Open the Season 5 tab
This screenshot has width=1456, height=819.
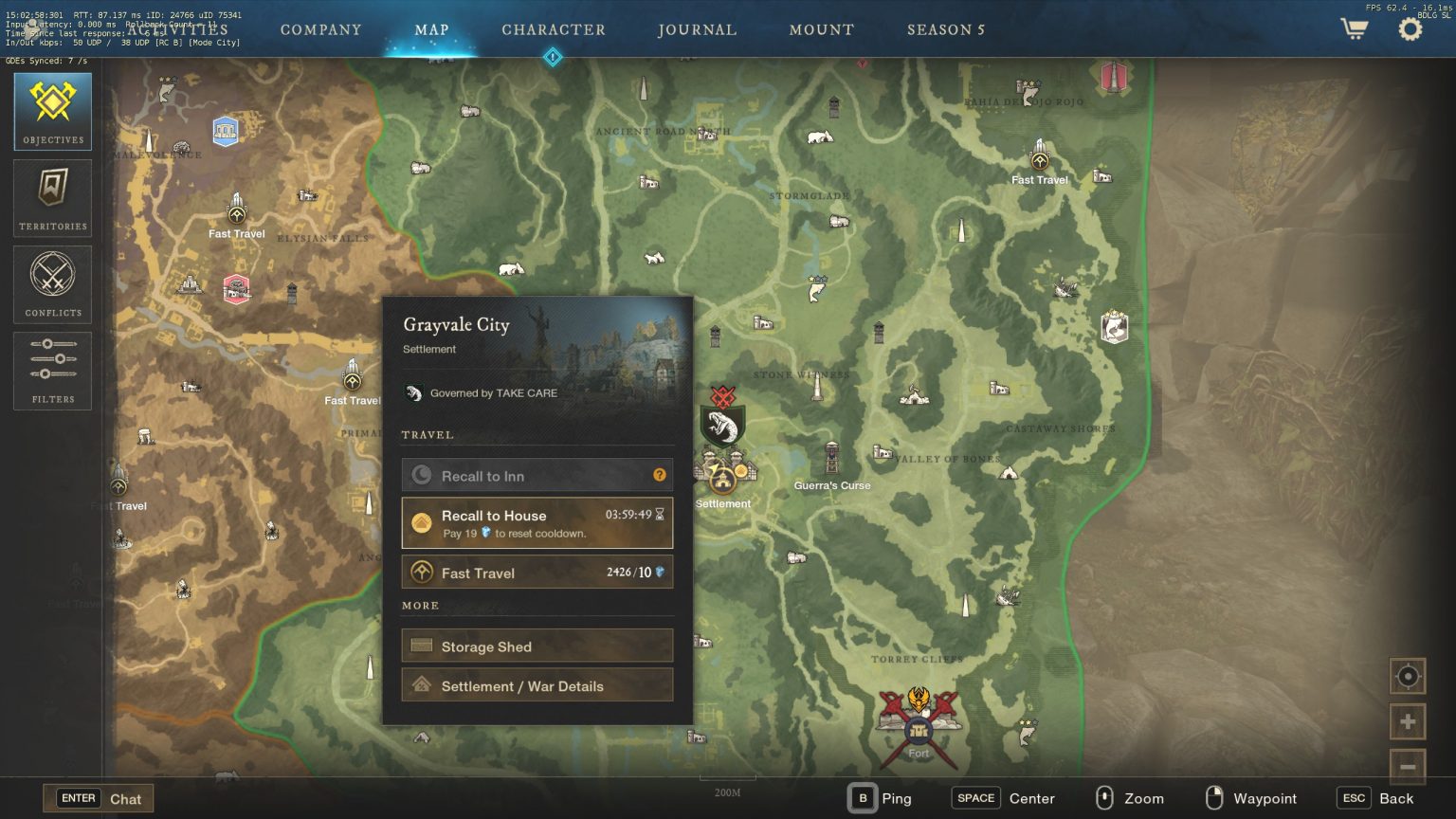[x=945, y=29]
